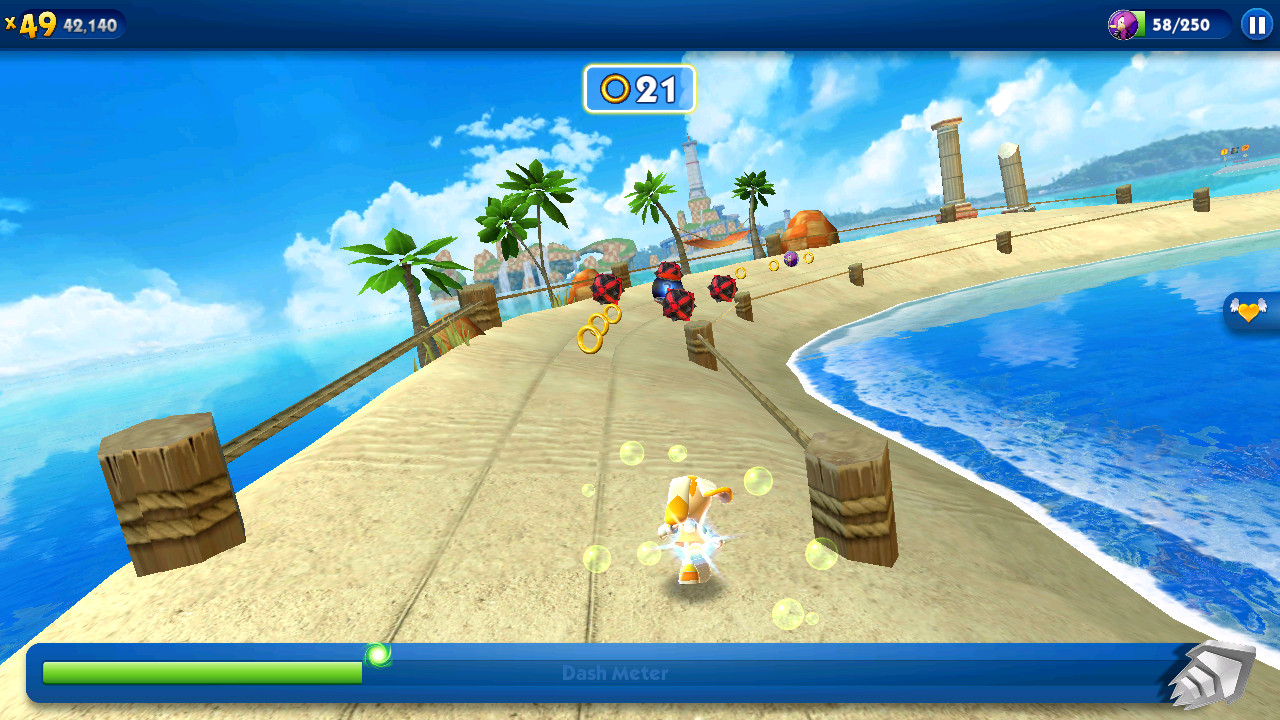Tap the Dash Meter label text
This screenshot has height=720, width=1280.
tap(614, 674)
